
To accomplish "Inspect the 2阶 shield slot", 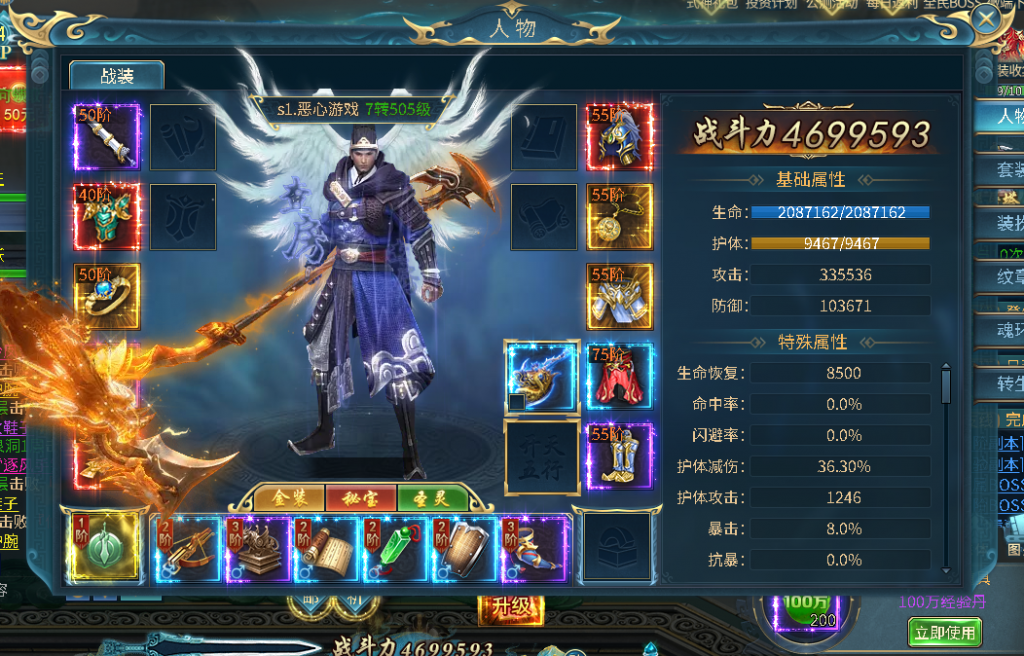I will (465, 548).
